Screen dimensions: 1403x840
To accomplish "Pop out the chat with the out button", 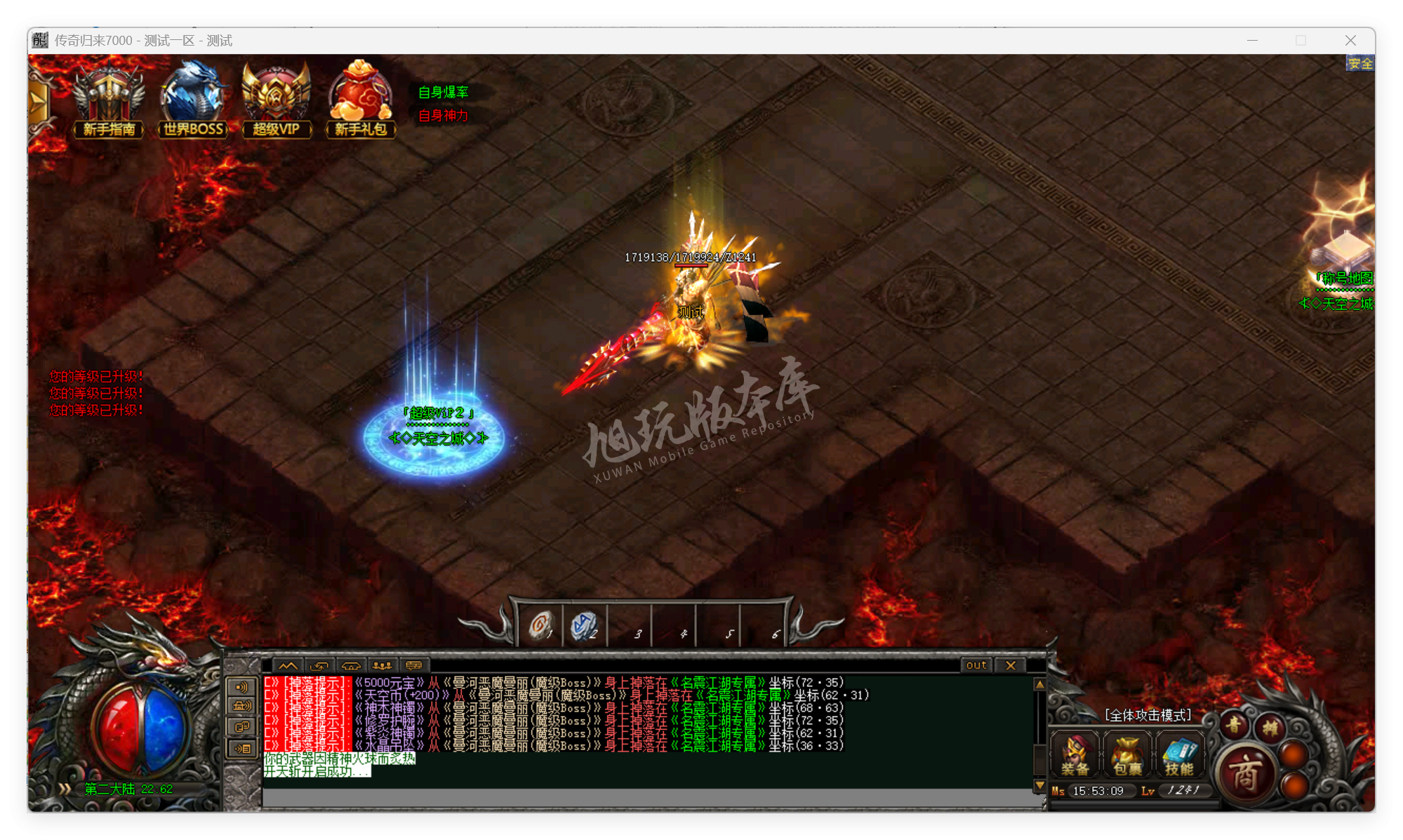I will [x=976, y=665].
